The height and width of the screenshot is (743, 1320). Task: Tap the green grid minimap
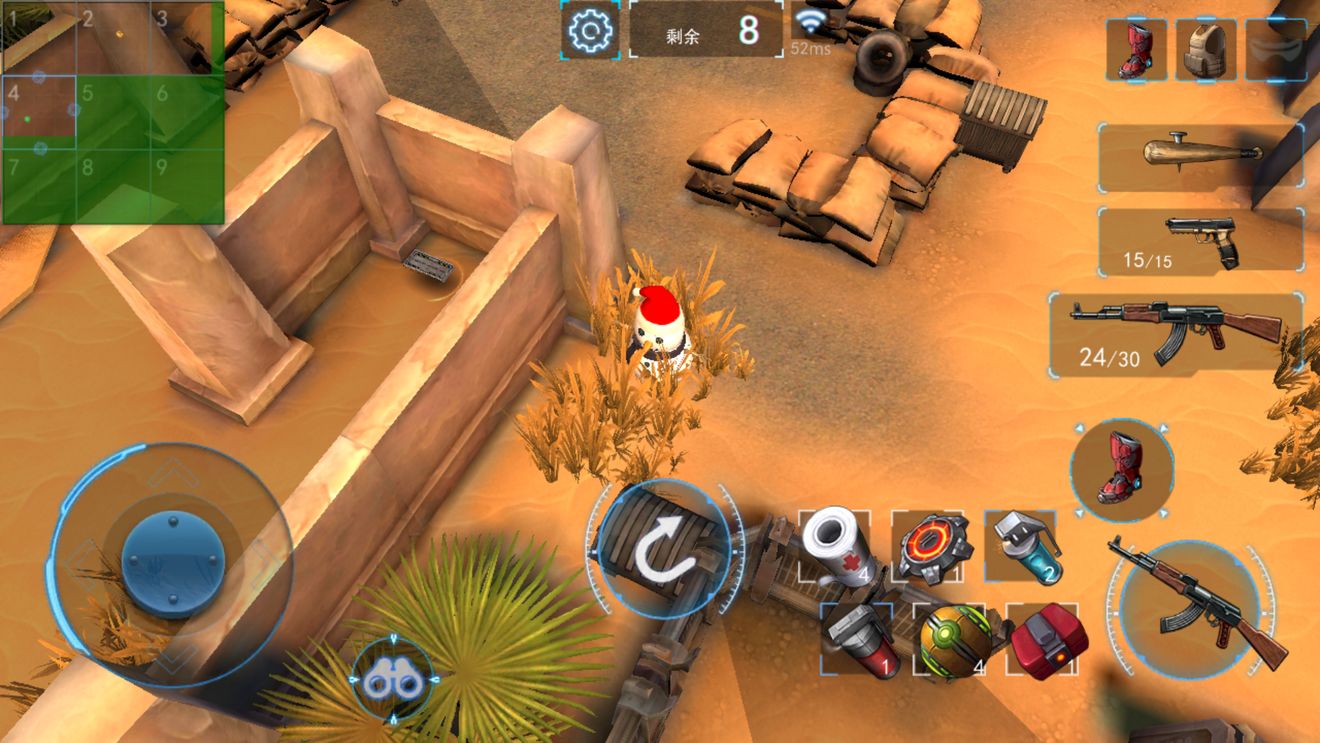coord(112,112)
